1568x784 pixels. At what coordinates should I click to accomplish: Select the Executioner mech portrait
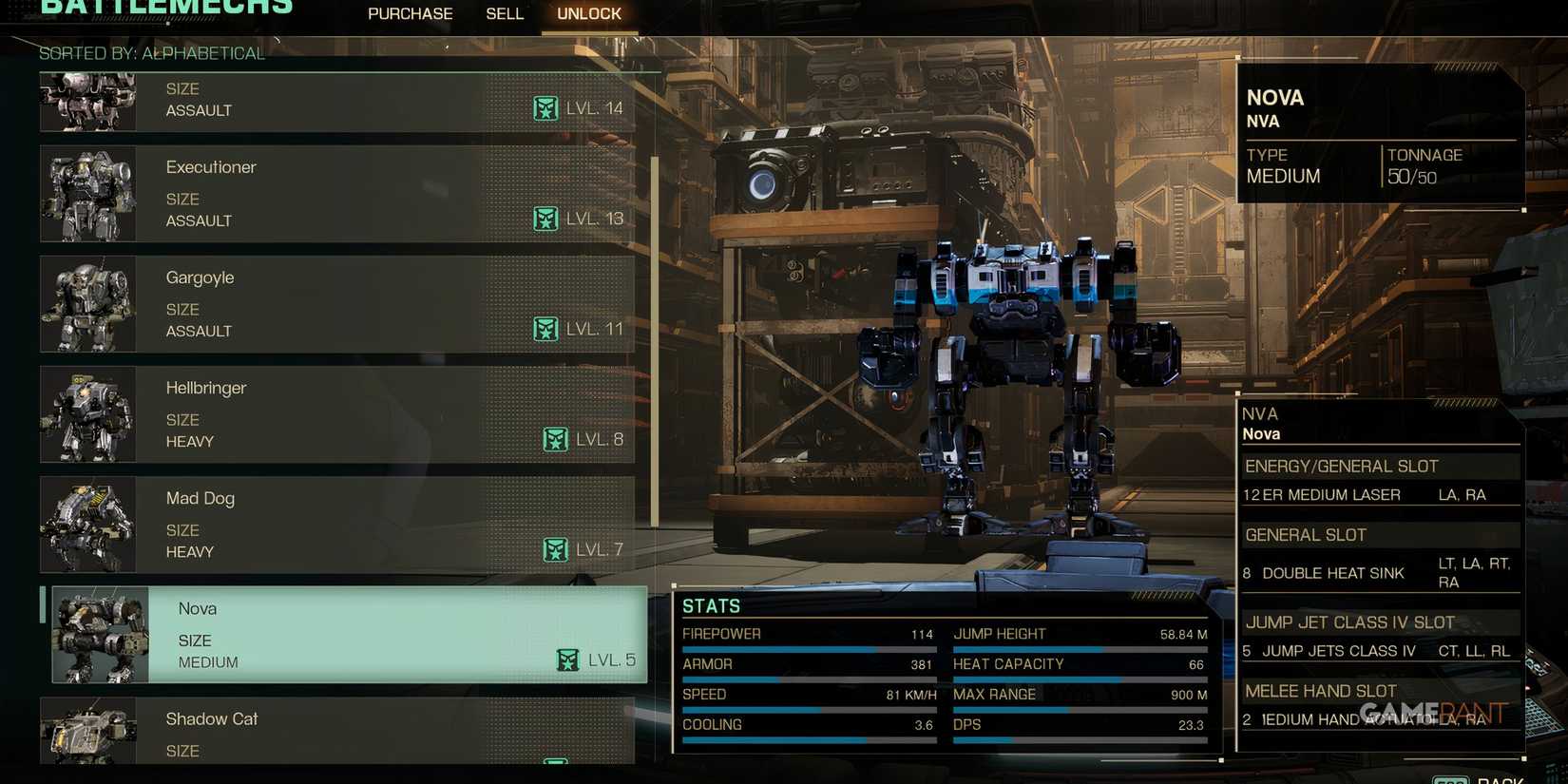coord(88,194)
